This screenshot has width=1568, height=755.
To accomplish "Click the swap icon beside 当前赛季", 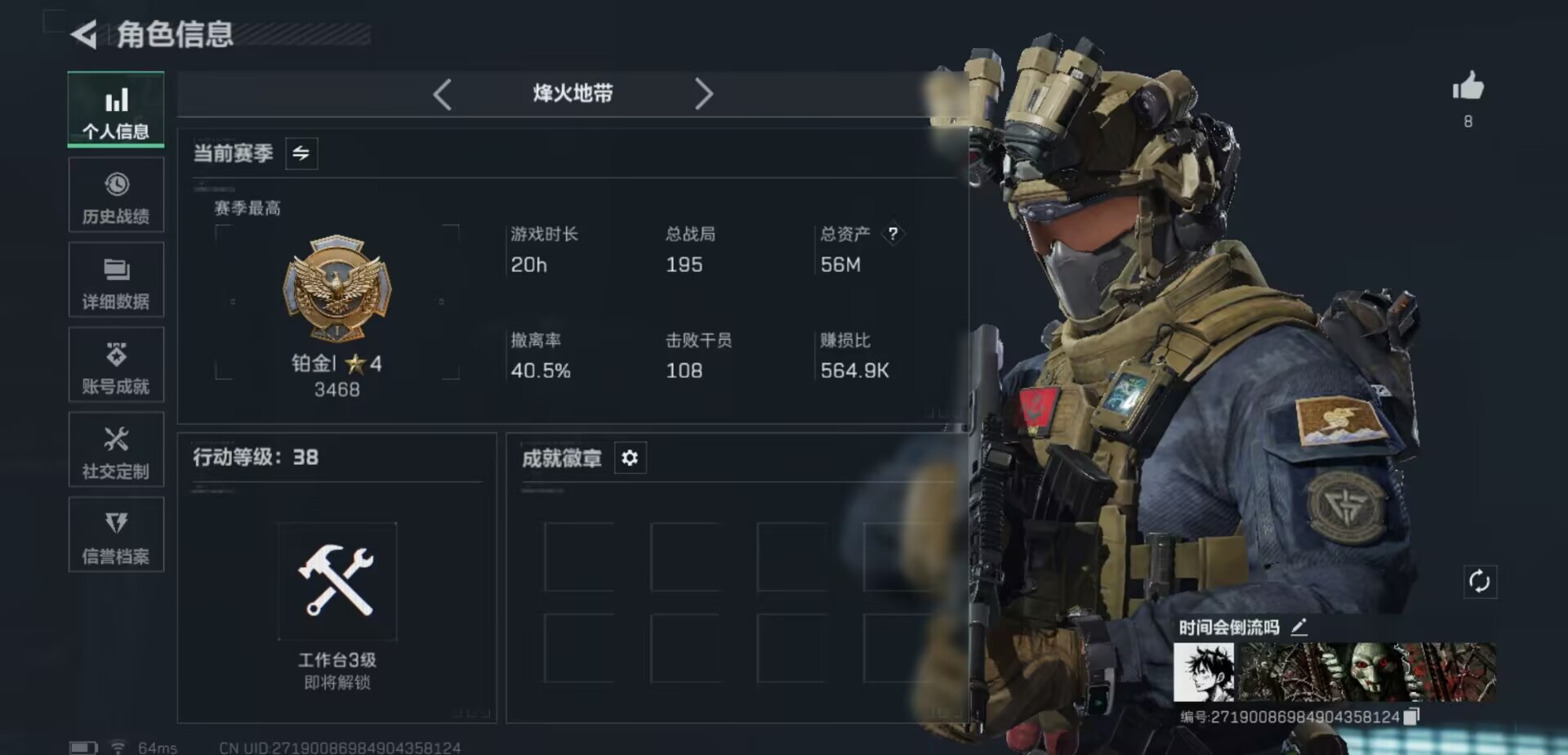I will pyautogui.click(x=300, y=153).
